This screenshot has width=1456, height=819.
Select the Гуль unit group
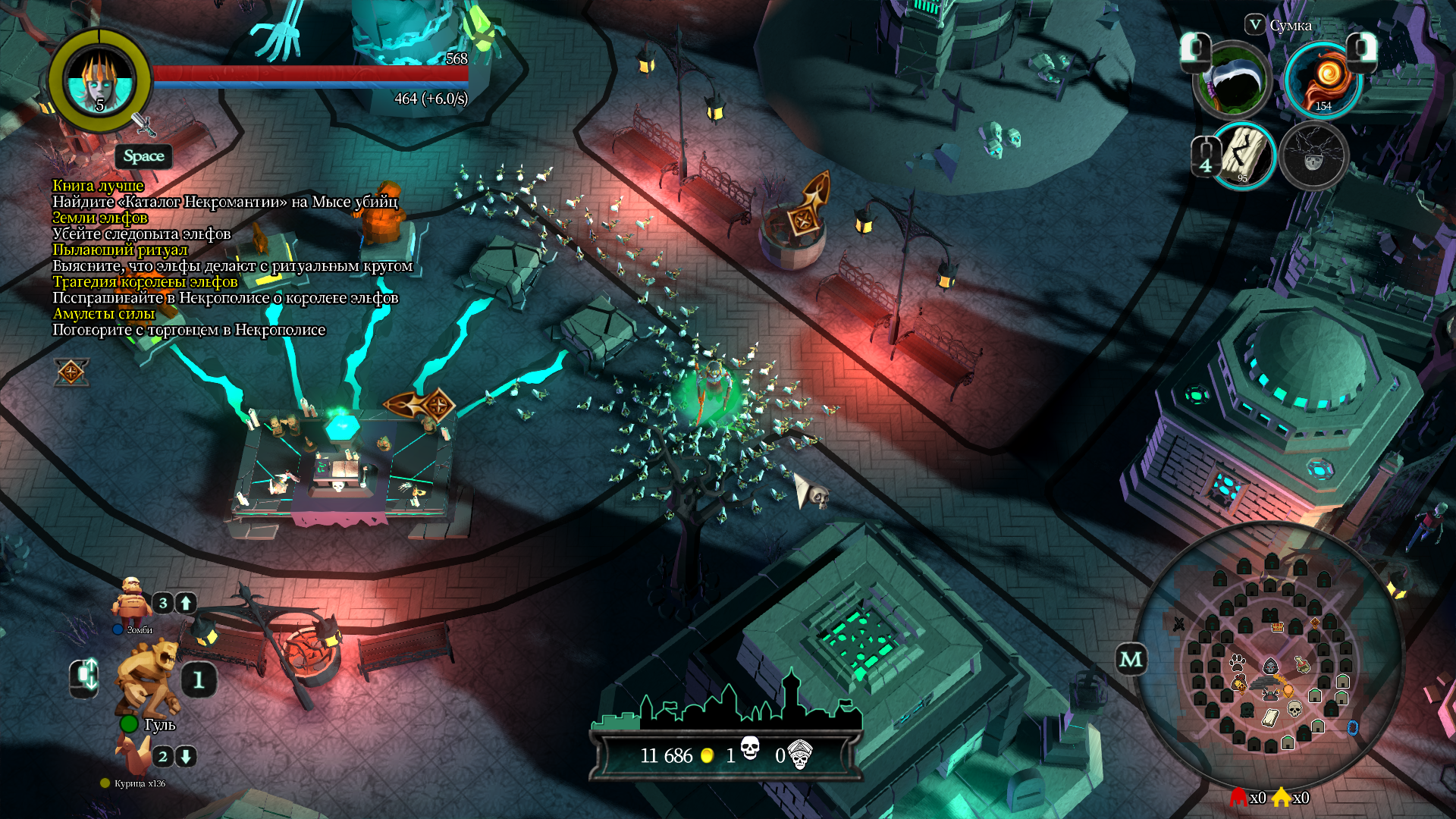[x=148, y=679]
